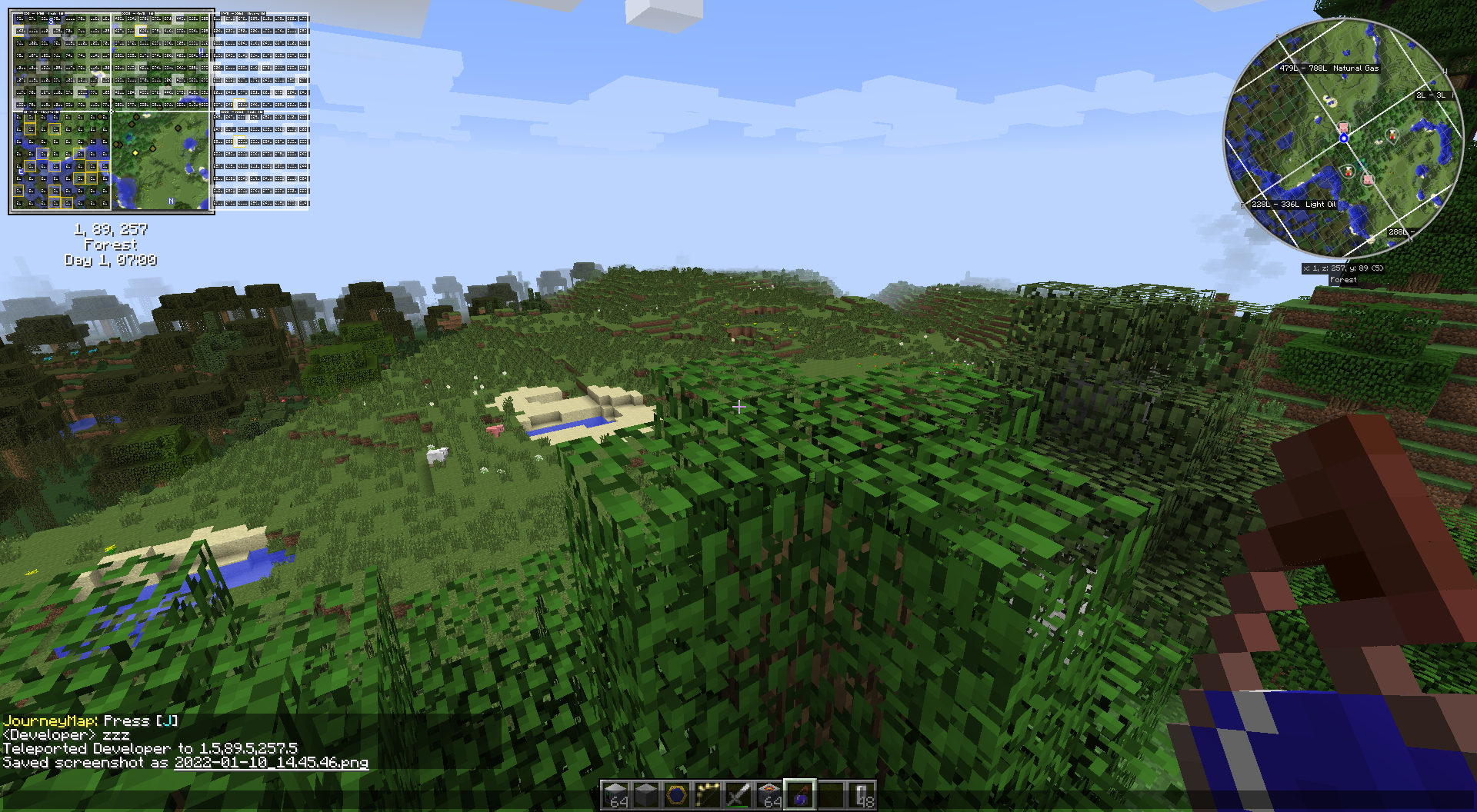Click the villager marker on the minimap
This screenshot has width=1477, height=812.
click(x=1391, y=134)
